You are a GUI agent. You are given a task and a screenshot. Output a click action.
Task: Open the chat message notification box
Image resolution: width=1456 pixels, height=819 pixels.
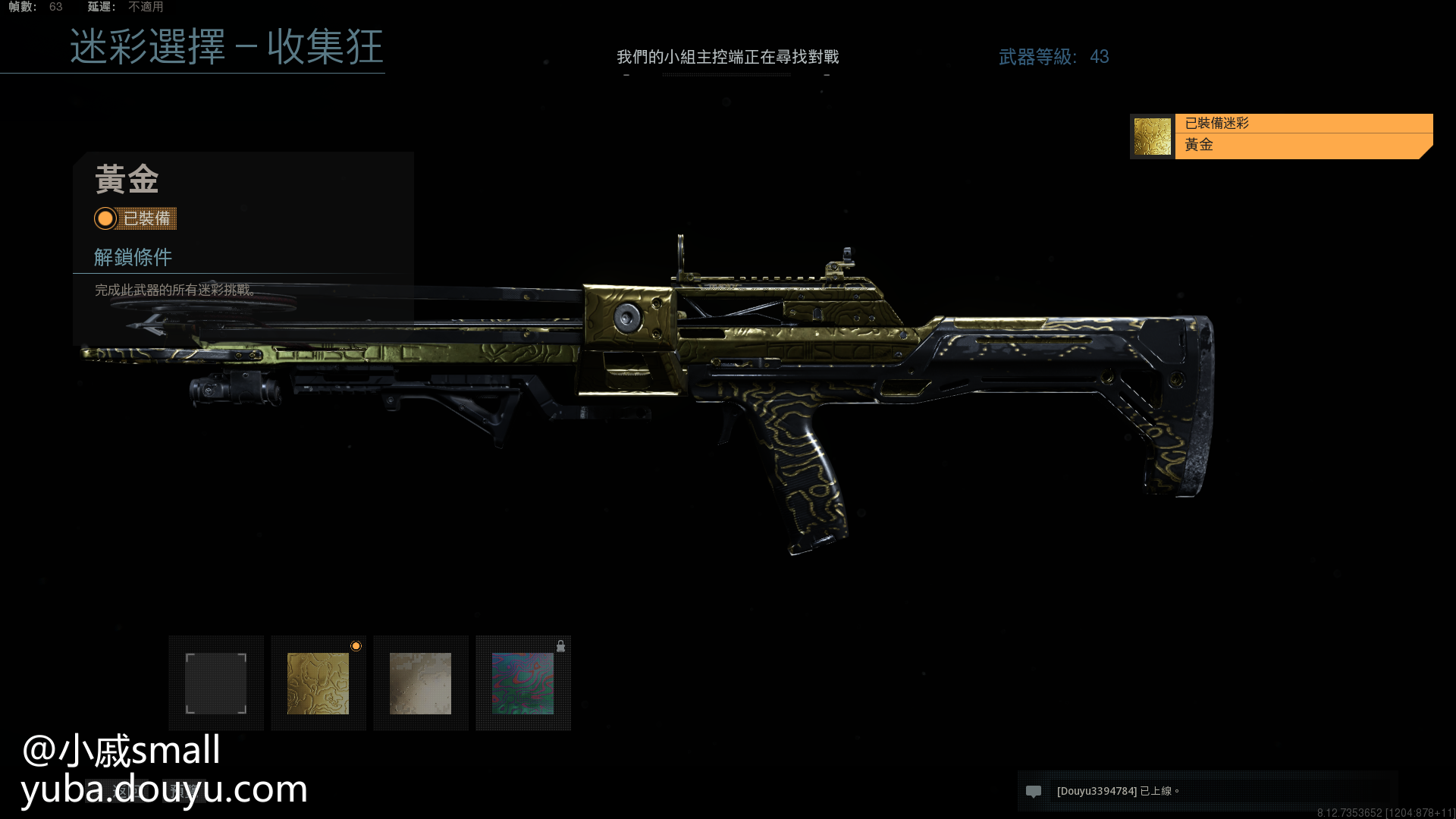pos(1207,791)
